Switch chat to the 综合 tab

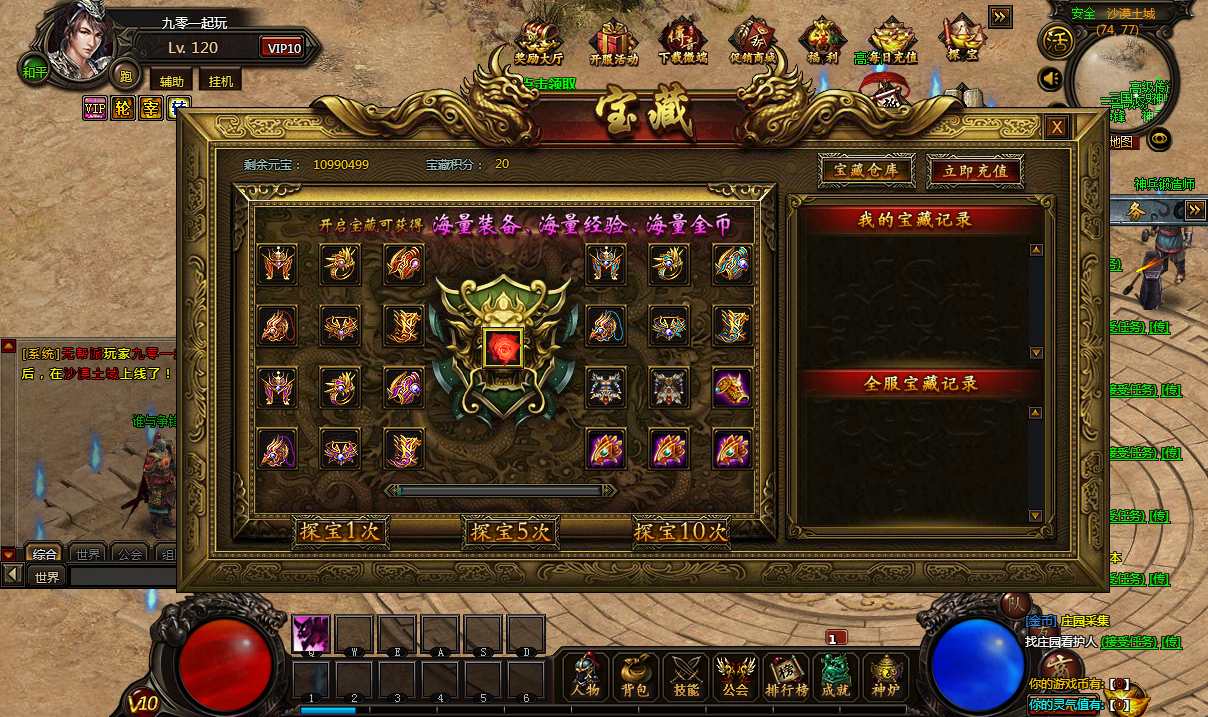(x=45, y=554)
